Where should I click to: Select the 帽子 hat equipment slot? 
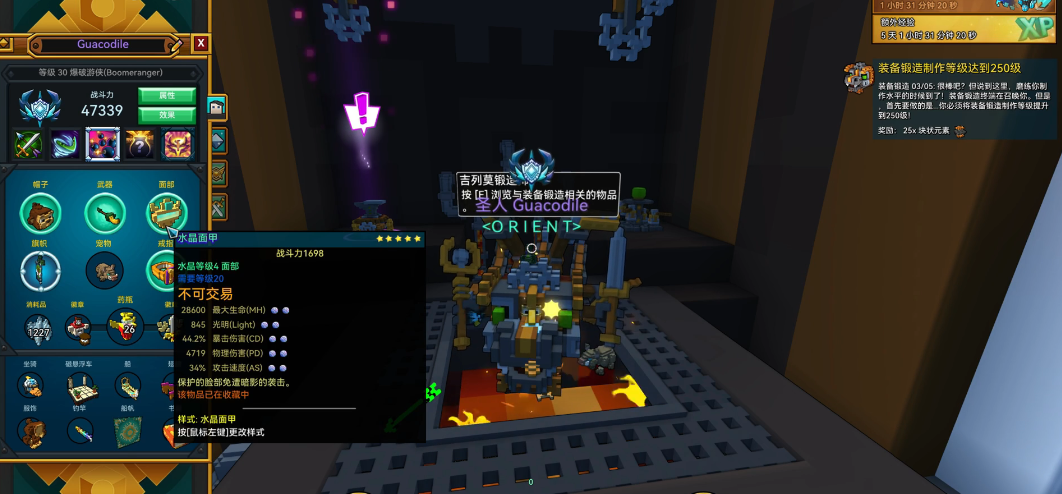tap(41, 213)
